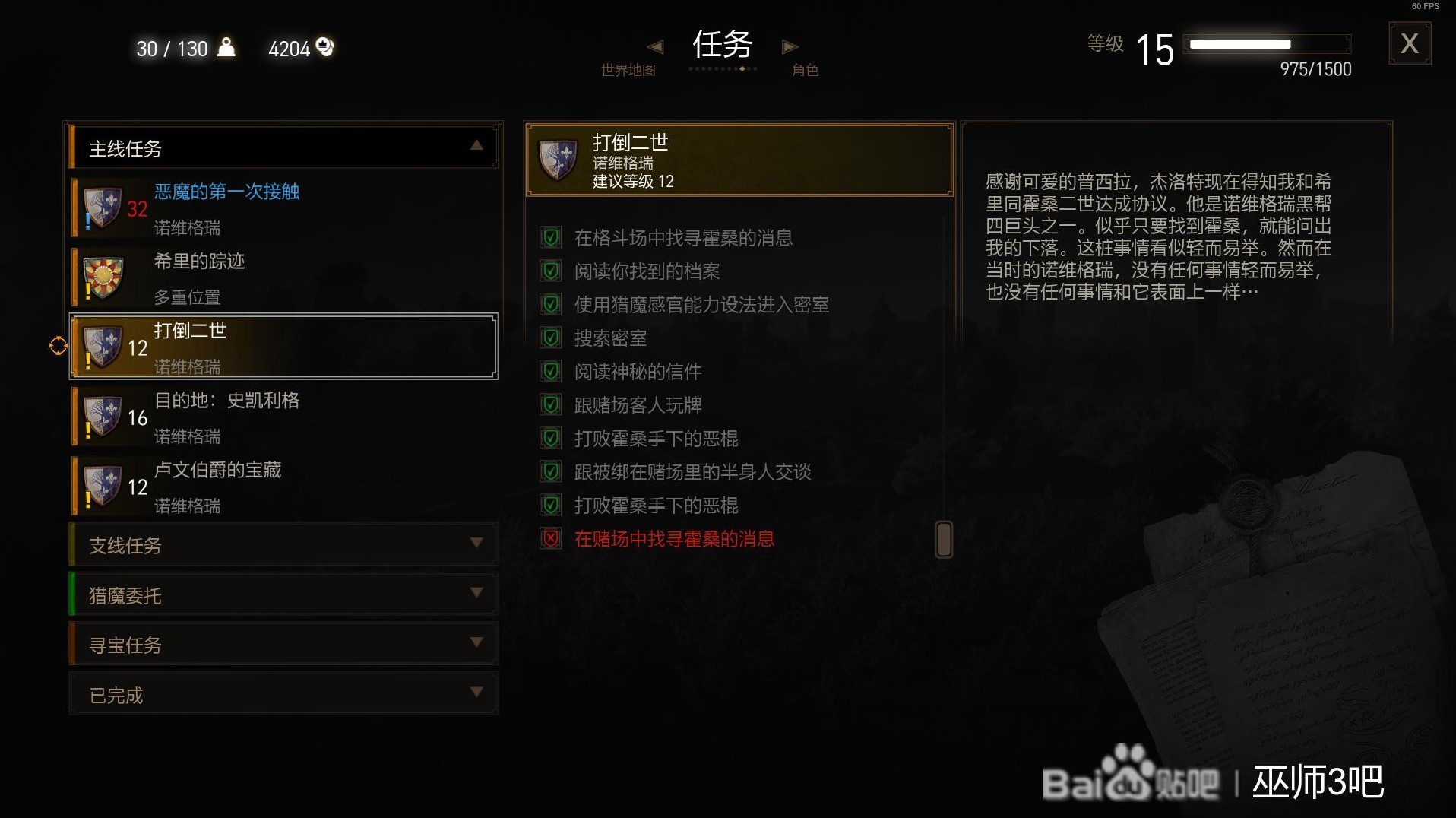Click the player count person icon near 30/130

(225, 47)
